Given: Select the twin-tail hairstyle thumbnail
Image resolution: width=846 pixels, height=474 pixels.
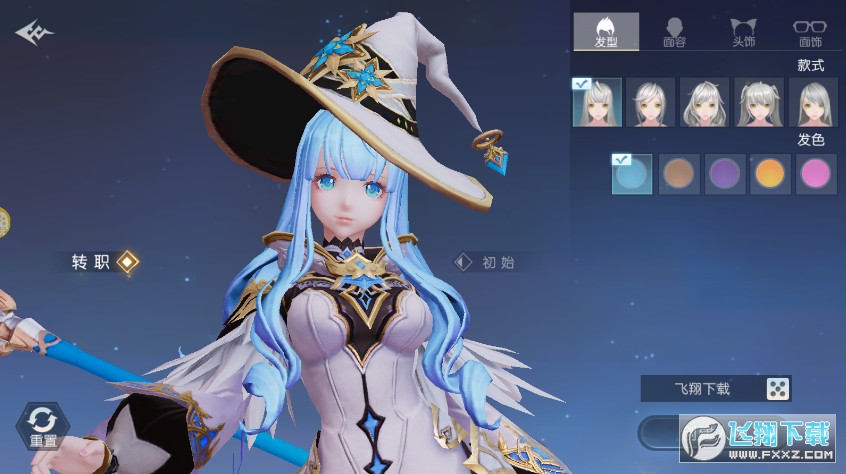Looking at the screenshot, I should (759, 102).
